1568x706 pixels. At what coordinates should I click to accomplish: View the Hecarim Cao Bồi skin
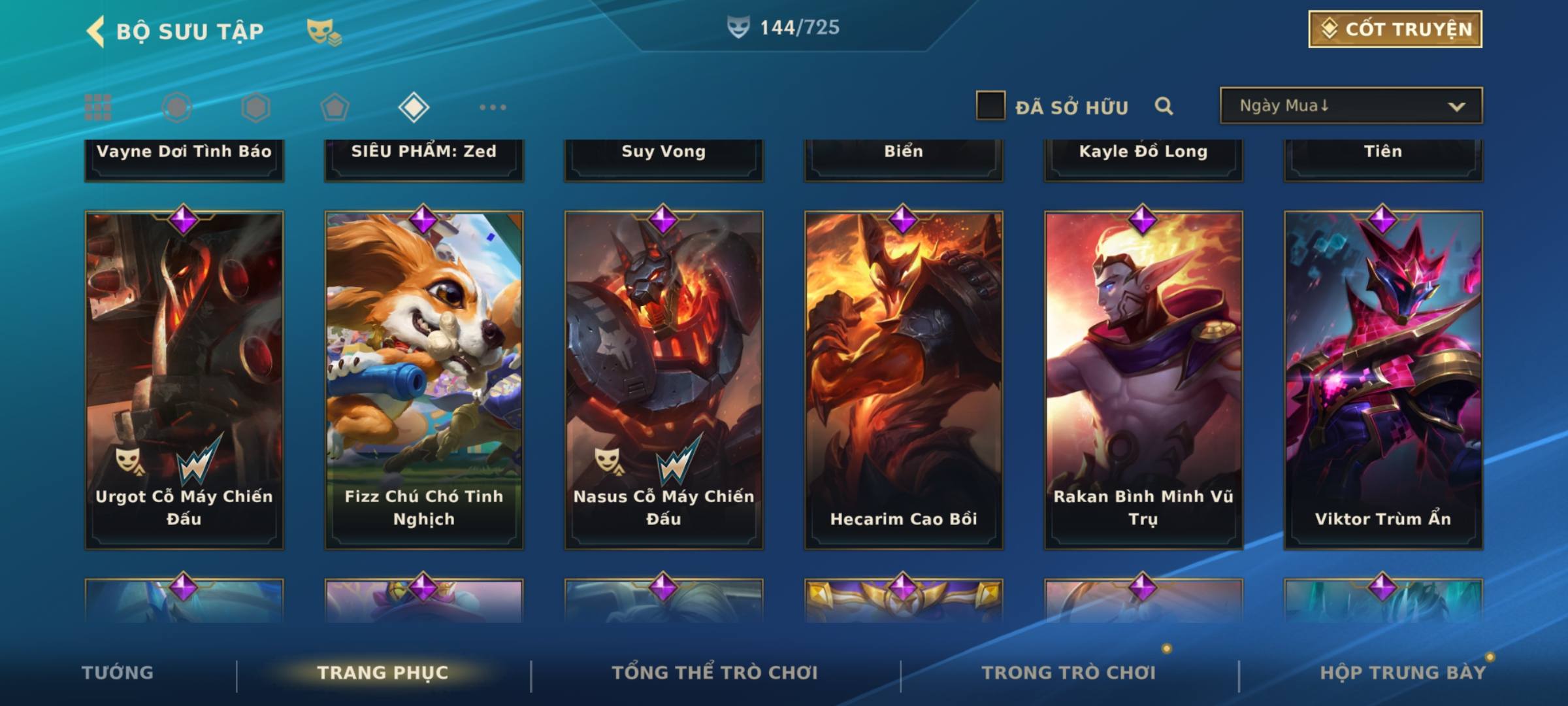(x=904, y=379)
